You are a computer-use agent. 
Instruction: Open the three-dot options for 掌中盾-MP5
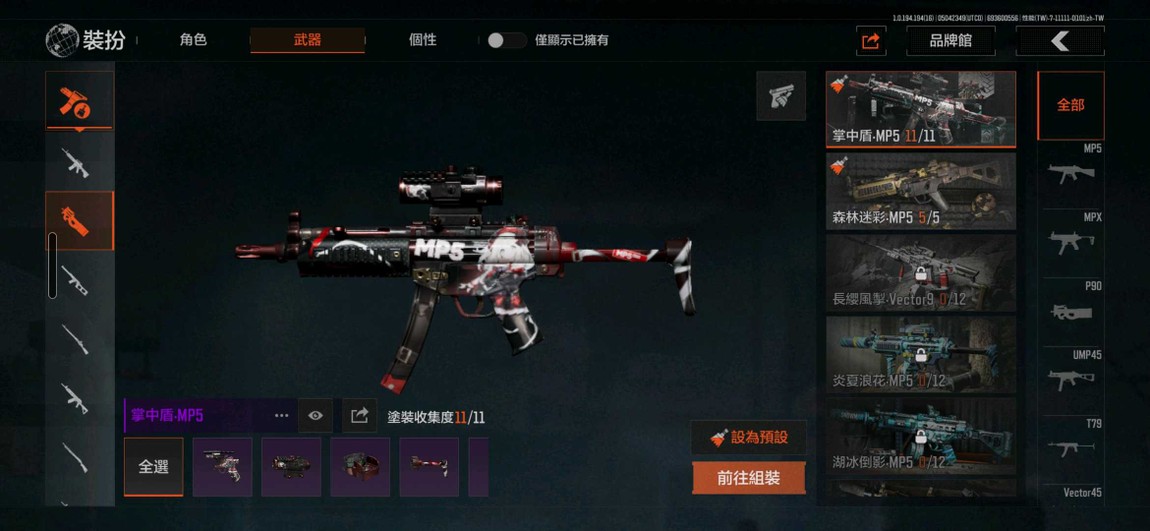coord(281,416)
